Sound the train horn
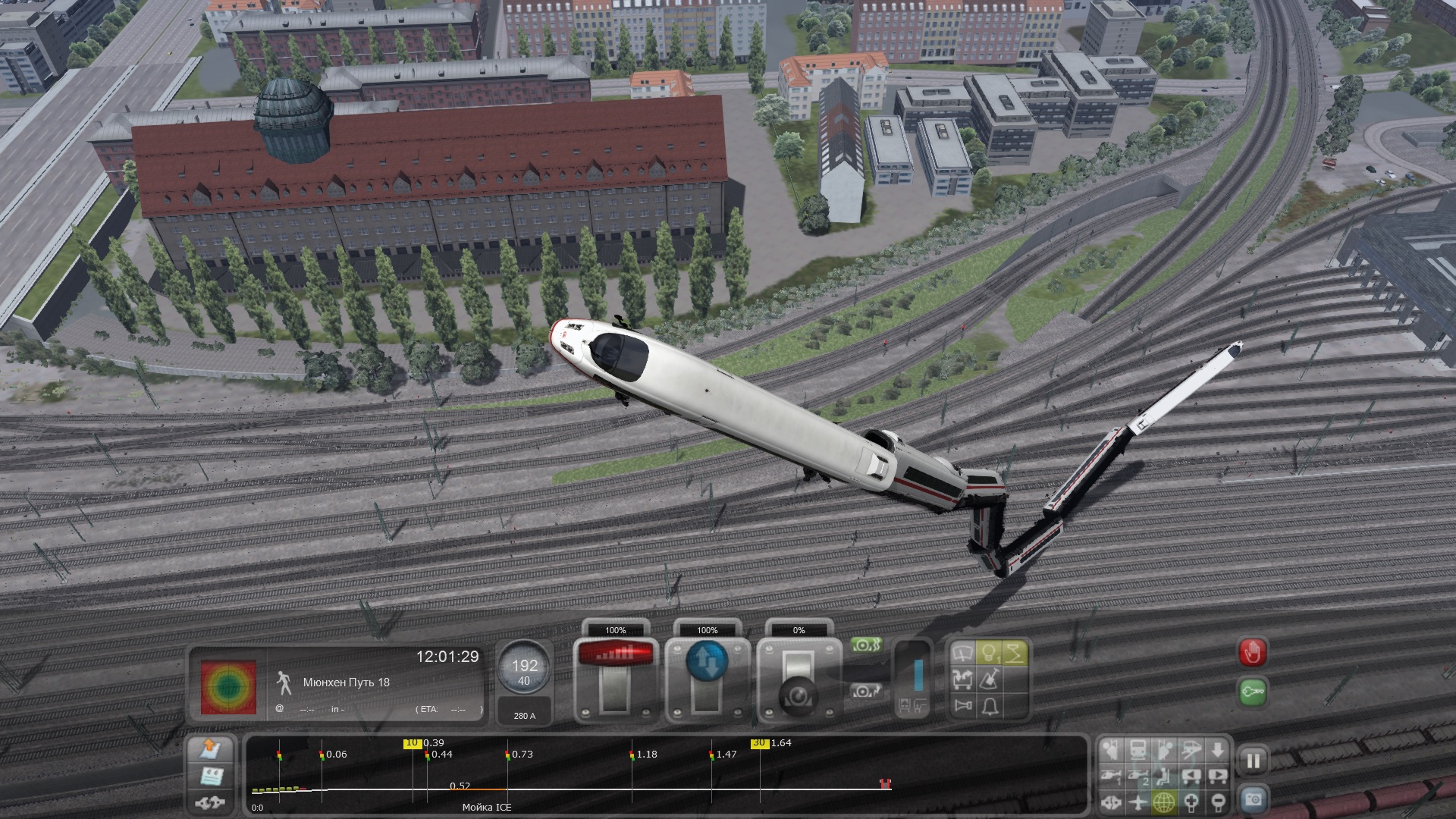The height and width of the screenshot is (819, 1456). (963, 707)
